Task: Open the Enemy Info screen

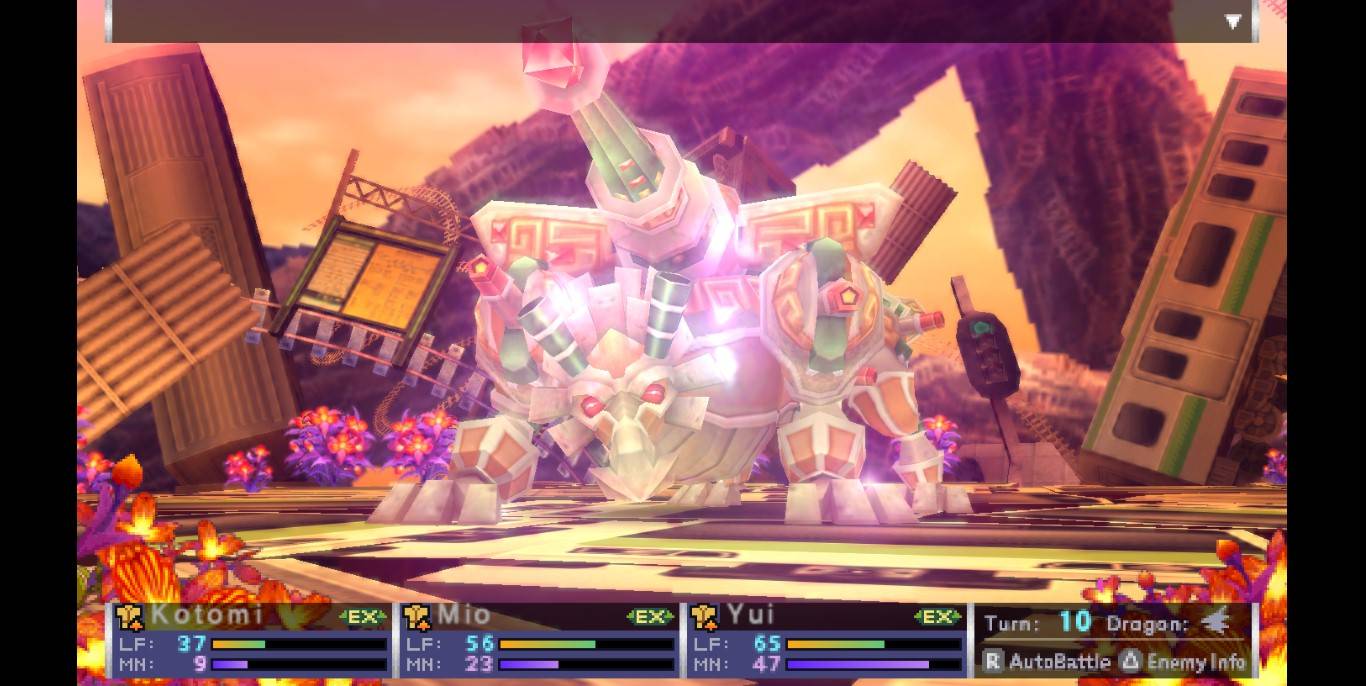Action: 1186,661
